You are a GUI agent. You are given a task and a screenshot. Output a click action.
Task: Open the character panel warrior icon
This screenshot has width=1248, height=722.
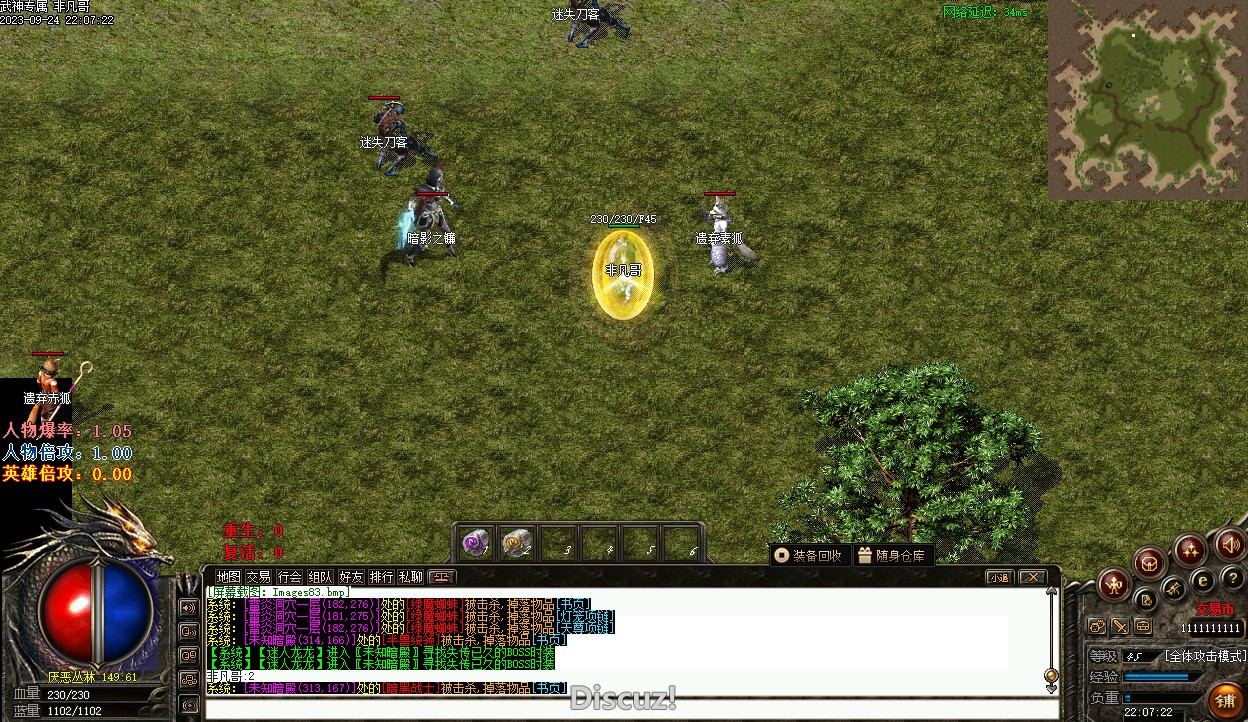(x=1114, y=584)
